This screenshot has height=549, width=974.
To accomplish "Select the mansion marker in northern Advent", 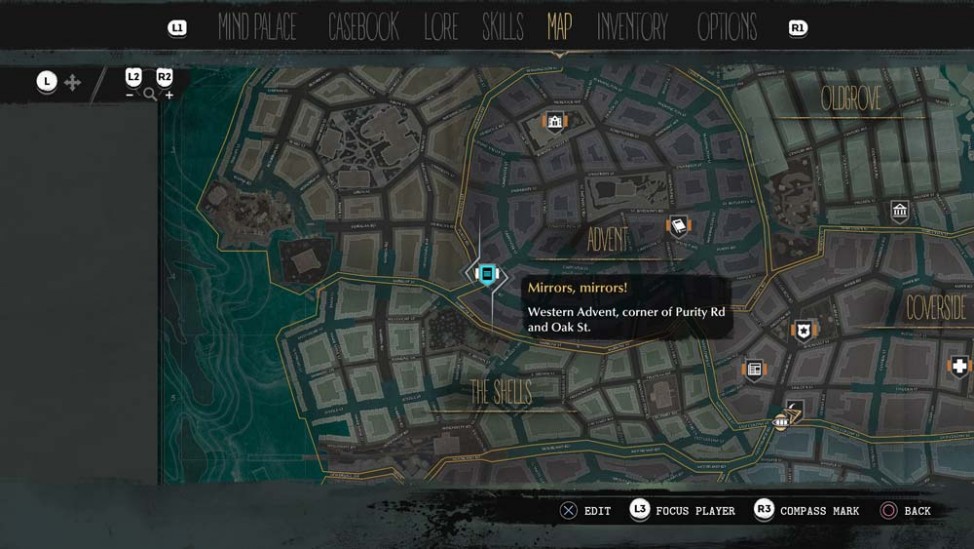I will click(x=555, y=122).
